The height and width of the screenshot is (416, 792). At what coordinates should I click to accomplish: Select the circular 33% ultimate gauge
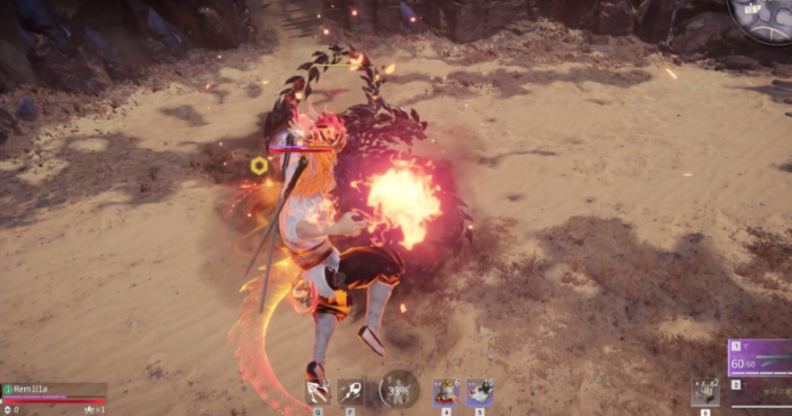point(399,390)
